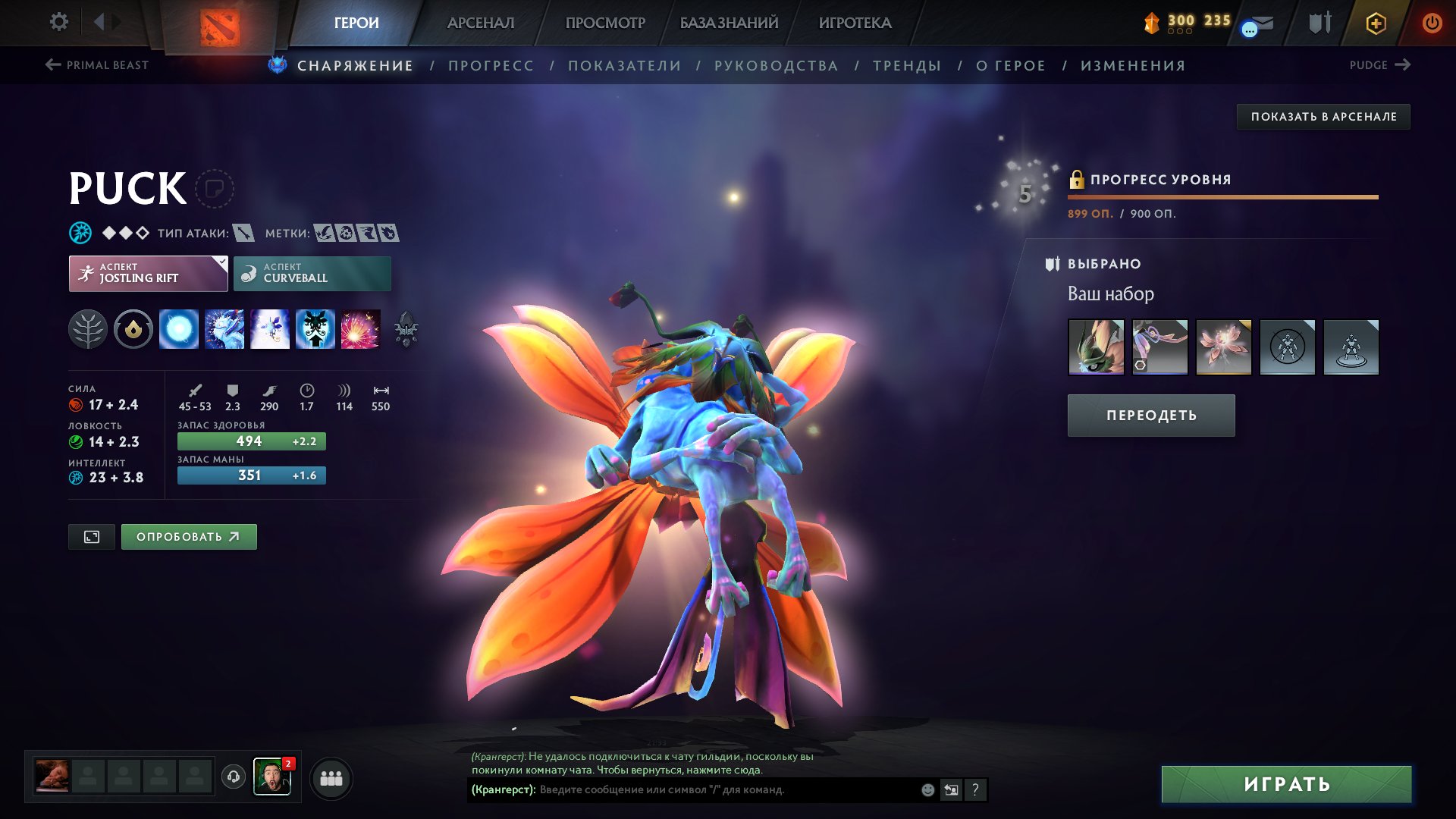1456x819 pixels.
Task: Open БАЗА ЗНАНИЙ from the top menu
Action: [727, 23]
